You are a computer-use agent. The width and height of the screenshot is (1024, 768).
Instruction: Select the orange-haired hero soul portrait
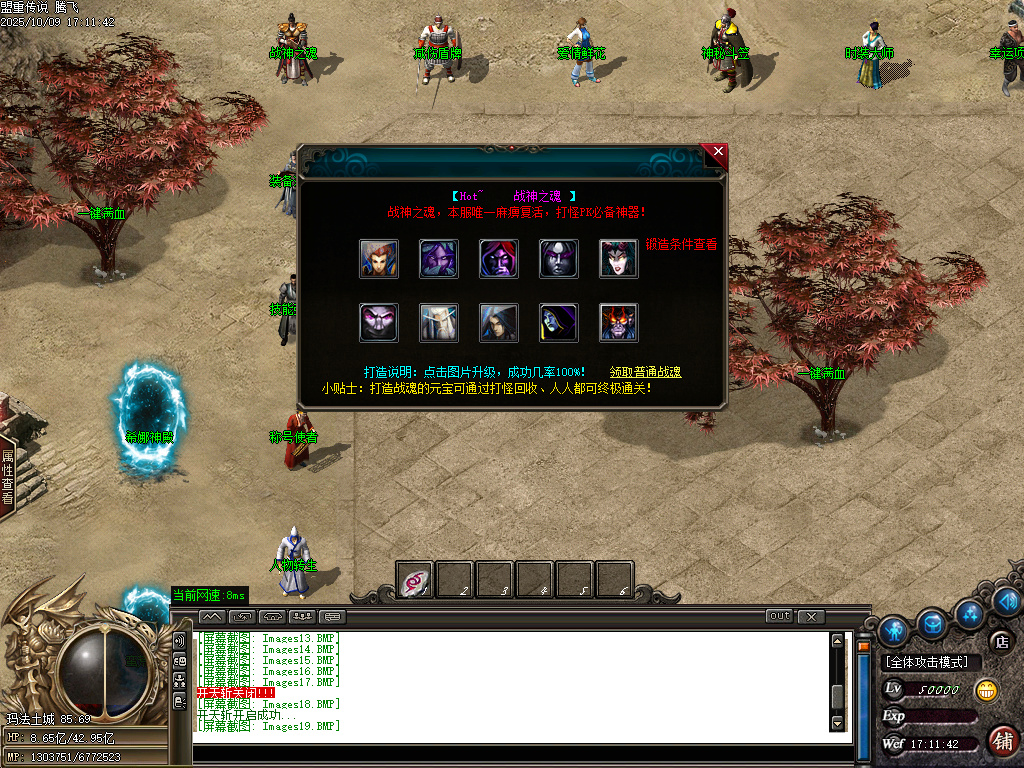[379, 259]
